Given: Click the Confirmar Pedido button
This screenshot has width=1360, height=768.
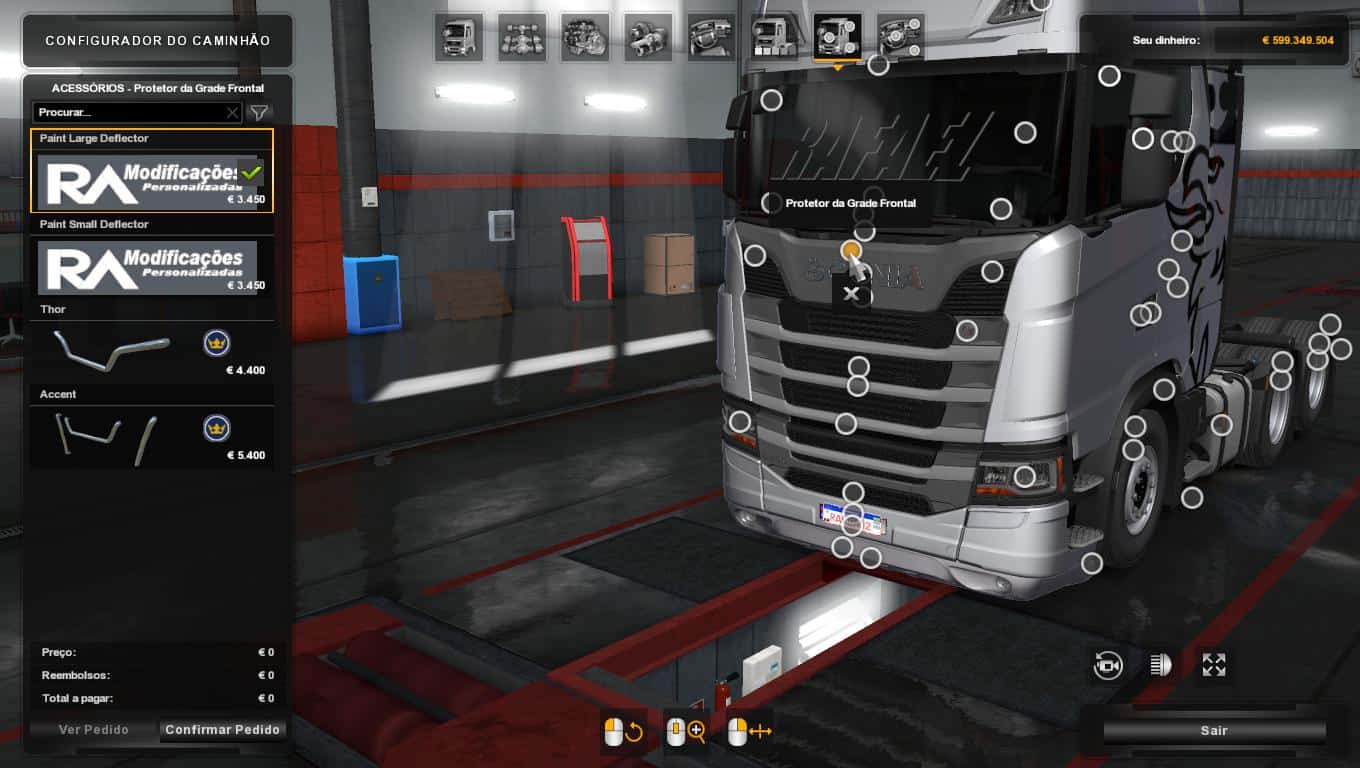Looking at the screenshot, I should (x=223, y=730).
